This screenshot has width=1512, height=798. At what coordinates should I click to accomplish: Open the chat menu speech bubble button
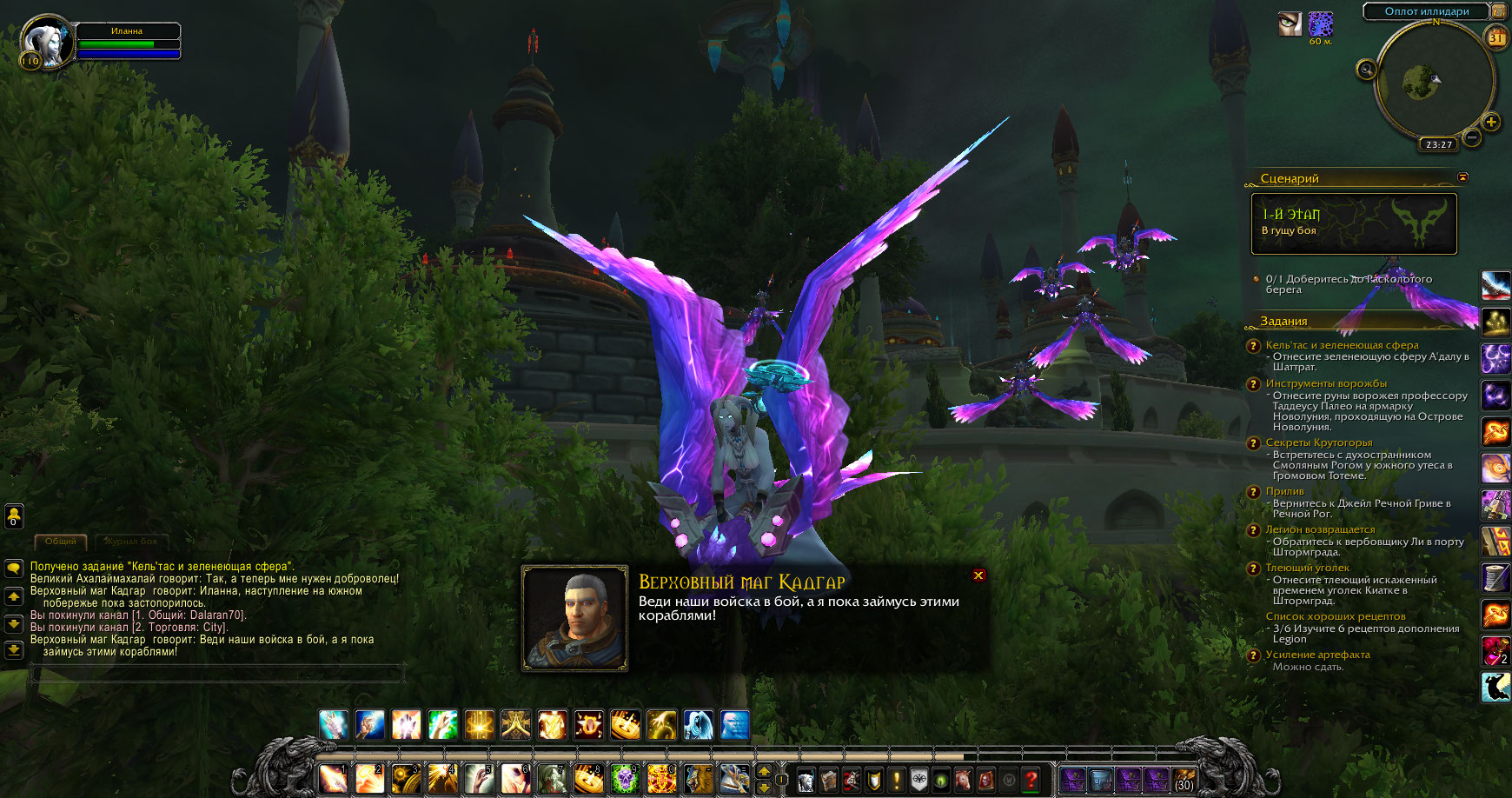tap(14, 569)
